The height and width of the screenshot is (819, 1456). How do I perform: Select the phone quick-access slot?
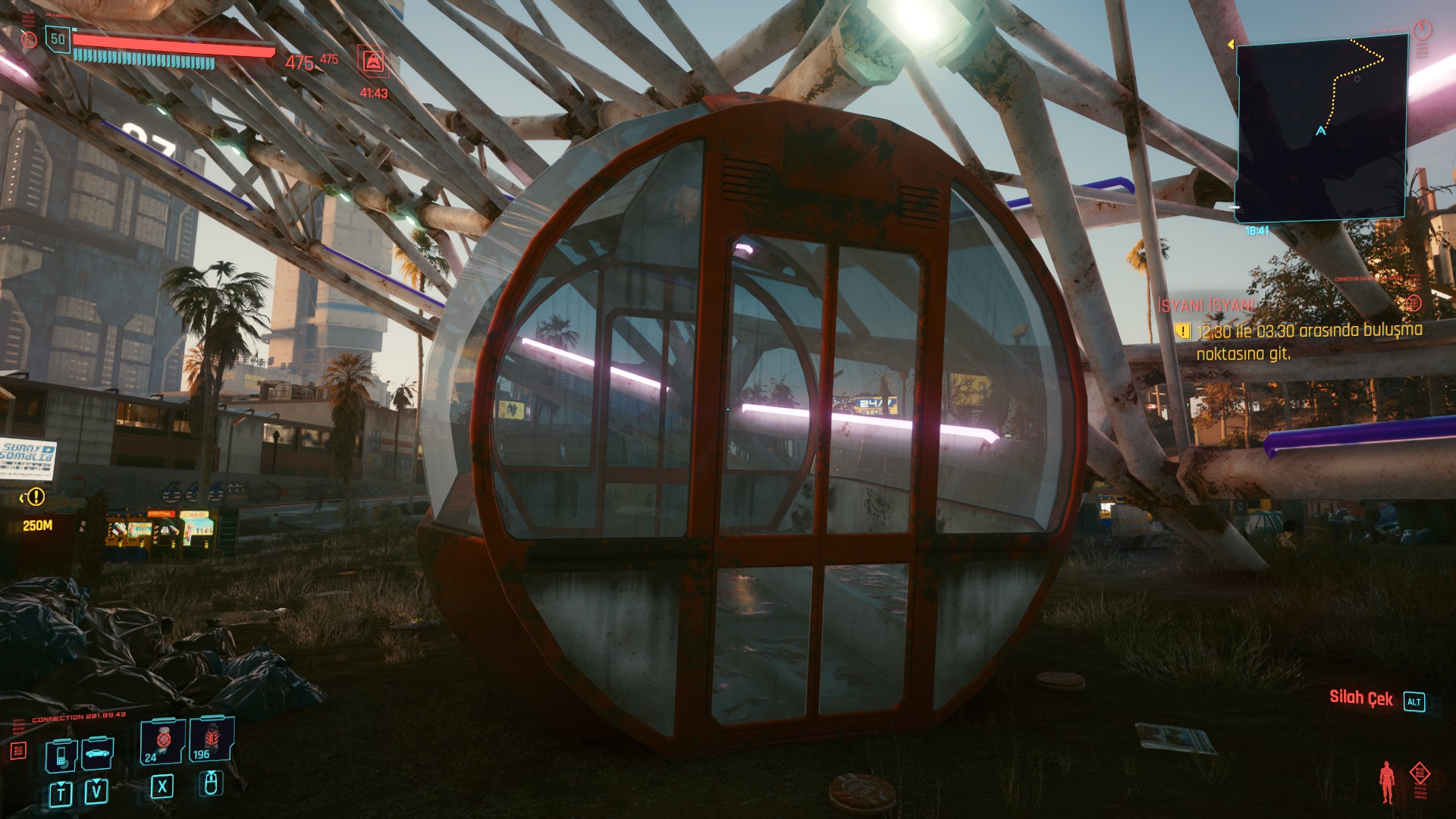[61, 755]
